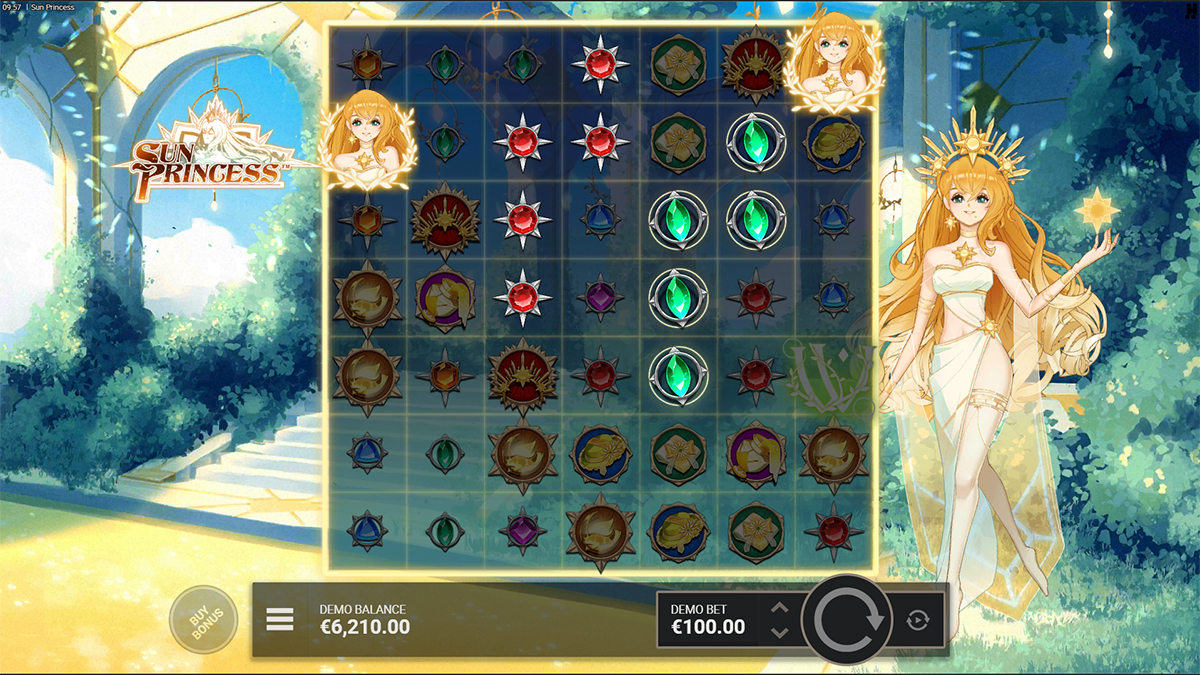The image size is (1200, 675).
Task: Open the Buy Bonus feature
Action: coord(204,620)
